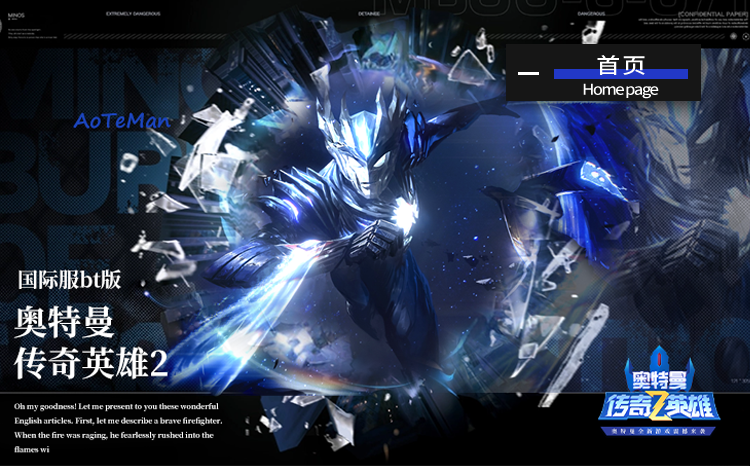Open the 首页 Home page tab

pos(620,74)
